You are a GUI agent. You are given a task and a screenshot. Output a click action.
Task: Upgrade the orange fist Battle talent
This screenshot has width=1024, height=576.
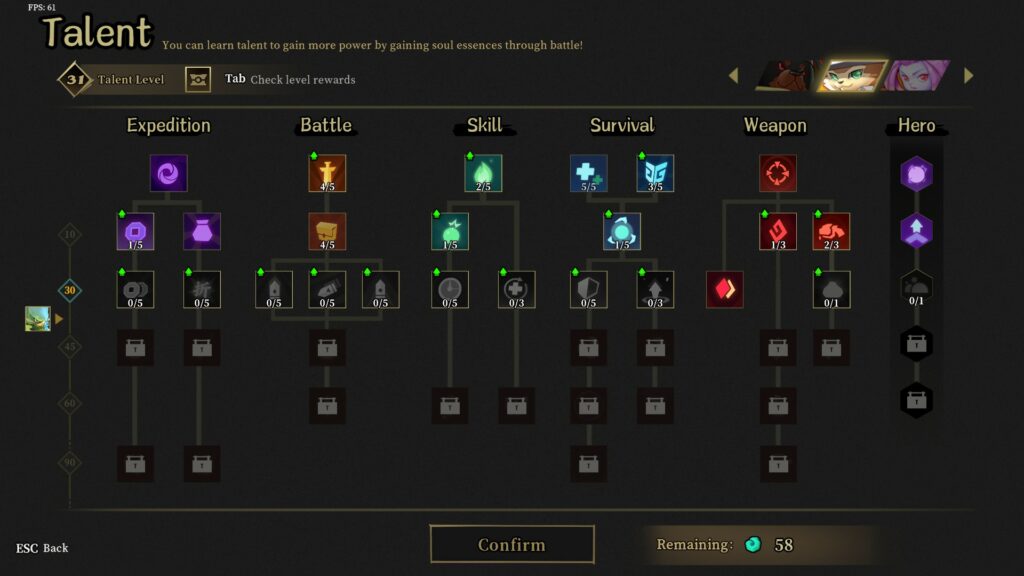[327, 231]
